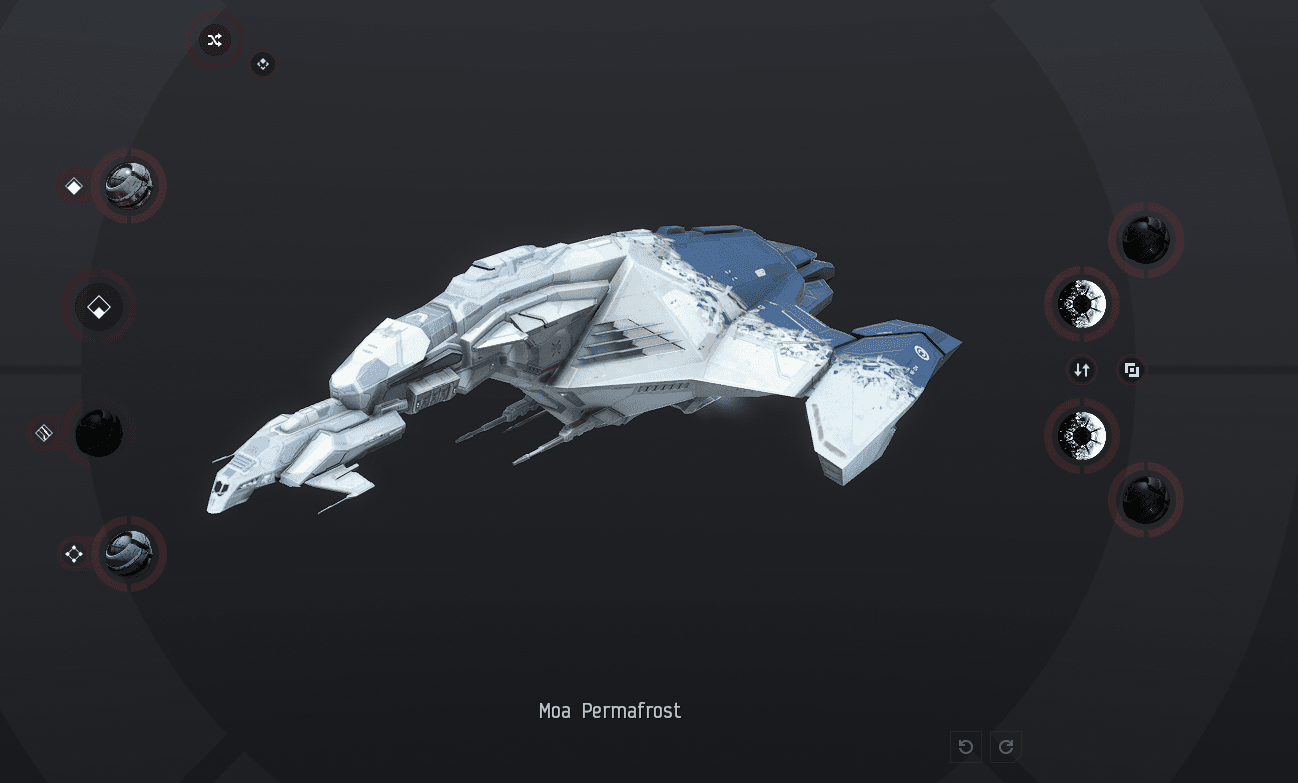The image size is (1298, 783).
Task: Click the up-down swap arrows button
Action: [x=1082, y=371]
